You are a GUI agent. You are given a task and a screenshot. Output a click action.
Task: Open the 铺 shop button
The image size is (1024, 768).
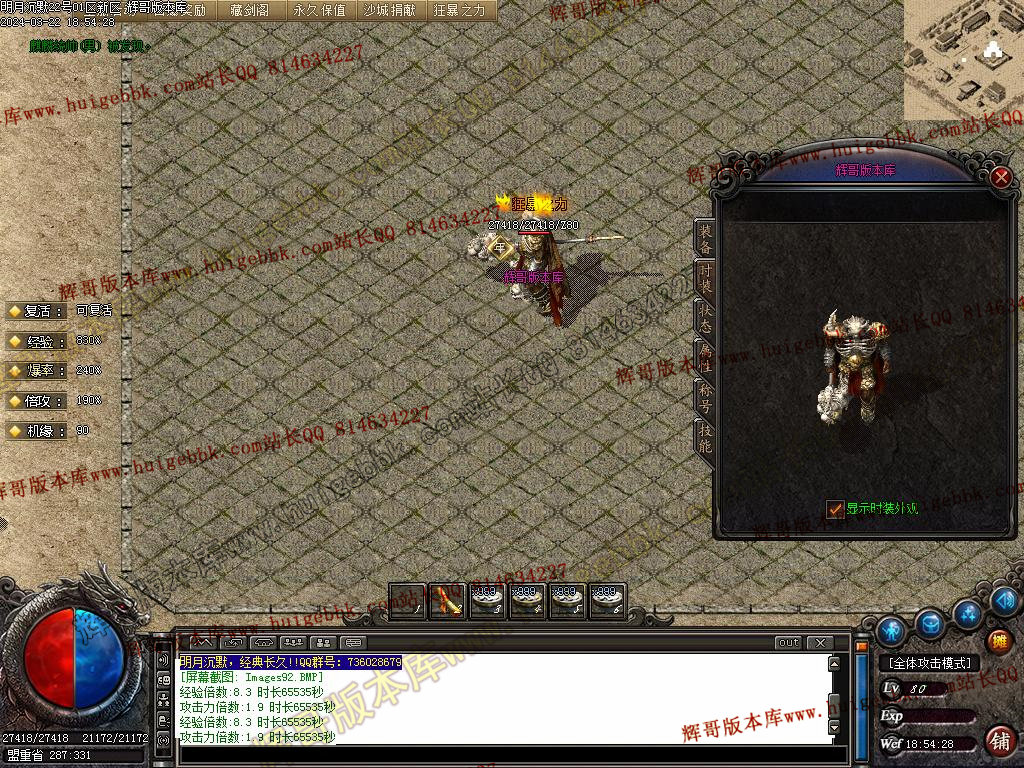[998, 741]
